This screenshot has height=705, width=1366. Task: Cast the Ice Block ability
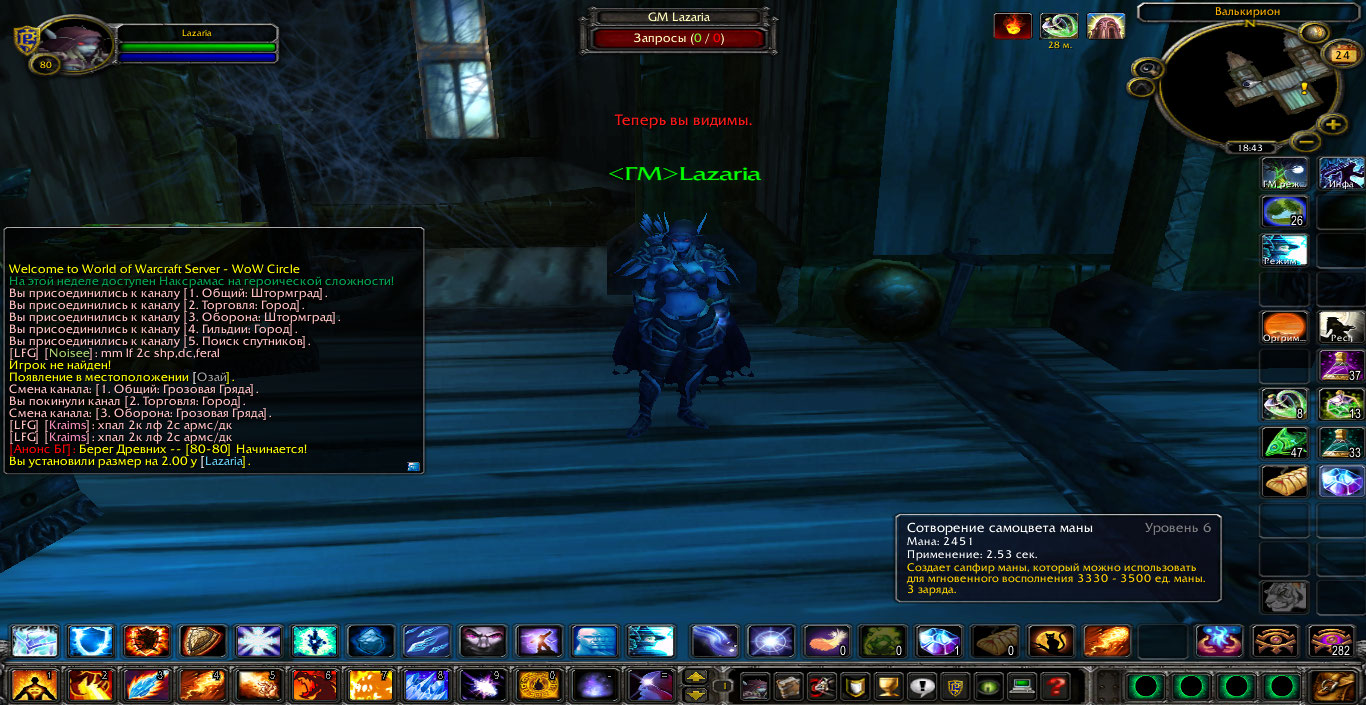point(371,641)
